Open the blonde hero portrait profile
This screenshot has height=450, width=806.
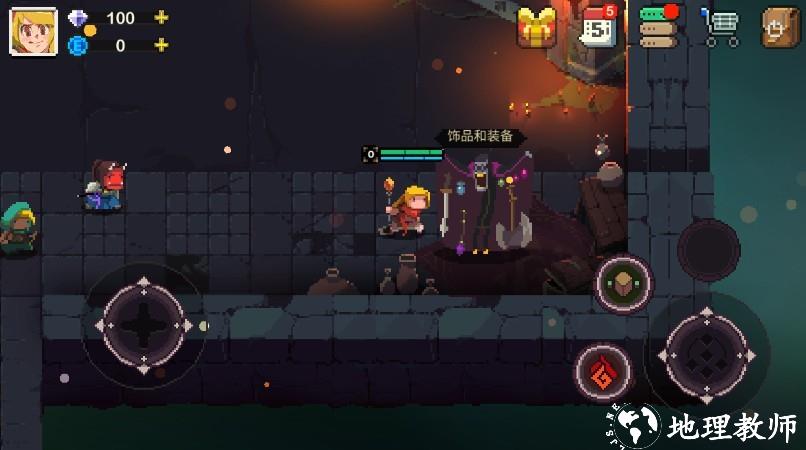[33, 31]
